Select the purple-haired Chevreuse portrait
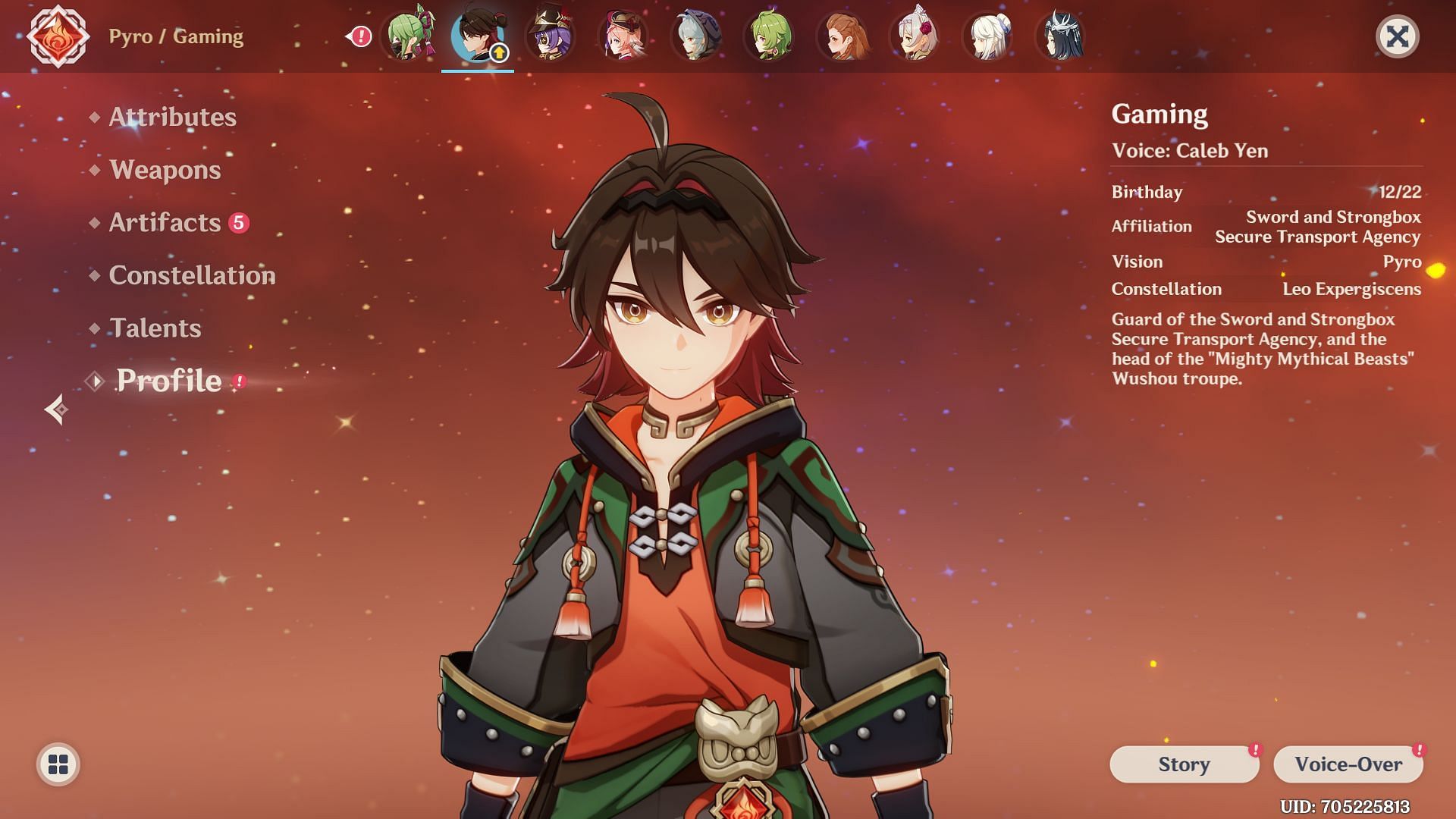Viewport: 1456px width, 819px height. 551,36
